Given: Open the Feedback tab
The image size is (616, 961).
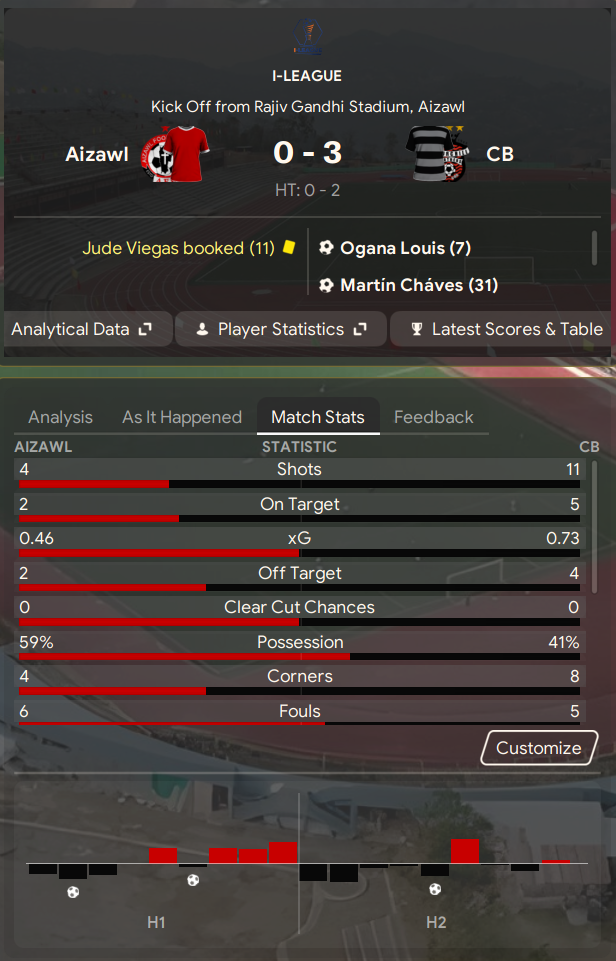Looking at the screenshot, I should pos(434,417).
